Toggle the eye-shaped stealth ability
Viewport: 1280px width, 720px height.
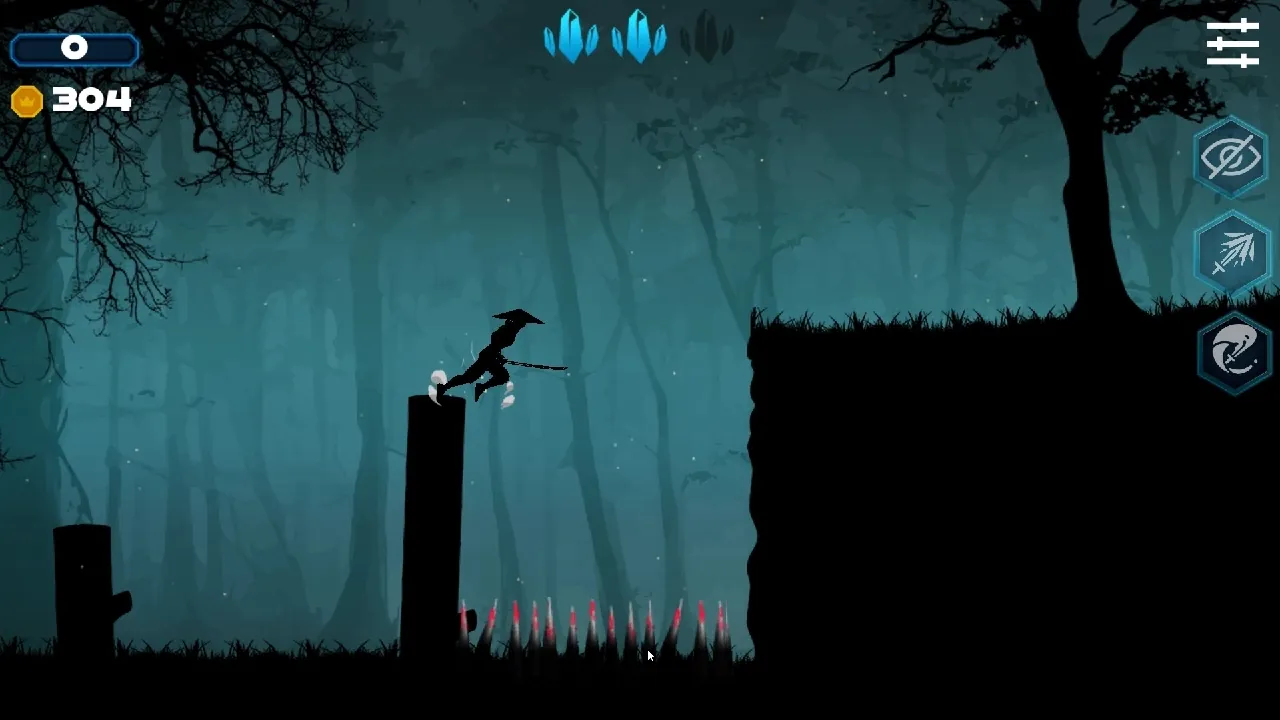tap(1231, 156)
